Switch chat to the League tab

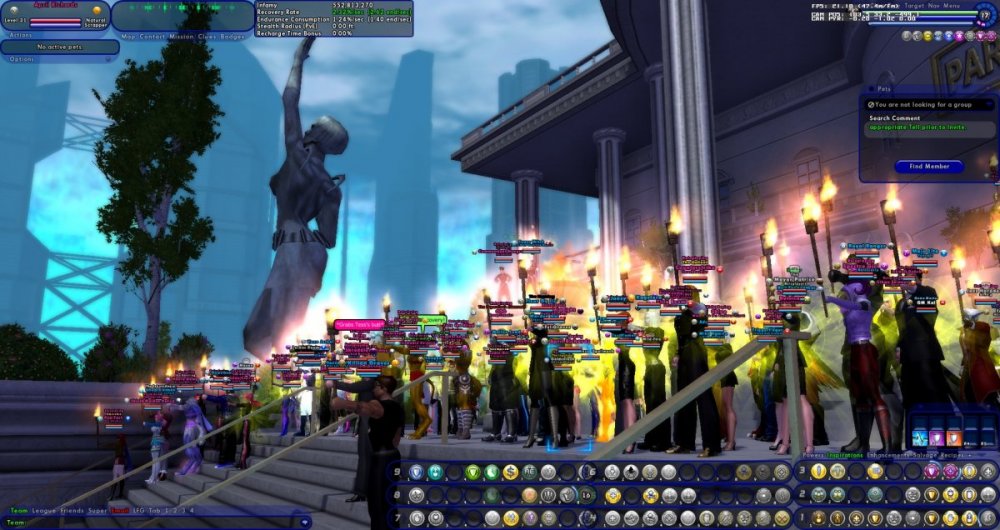pyautogui.click(x=42, y=511)
